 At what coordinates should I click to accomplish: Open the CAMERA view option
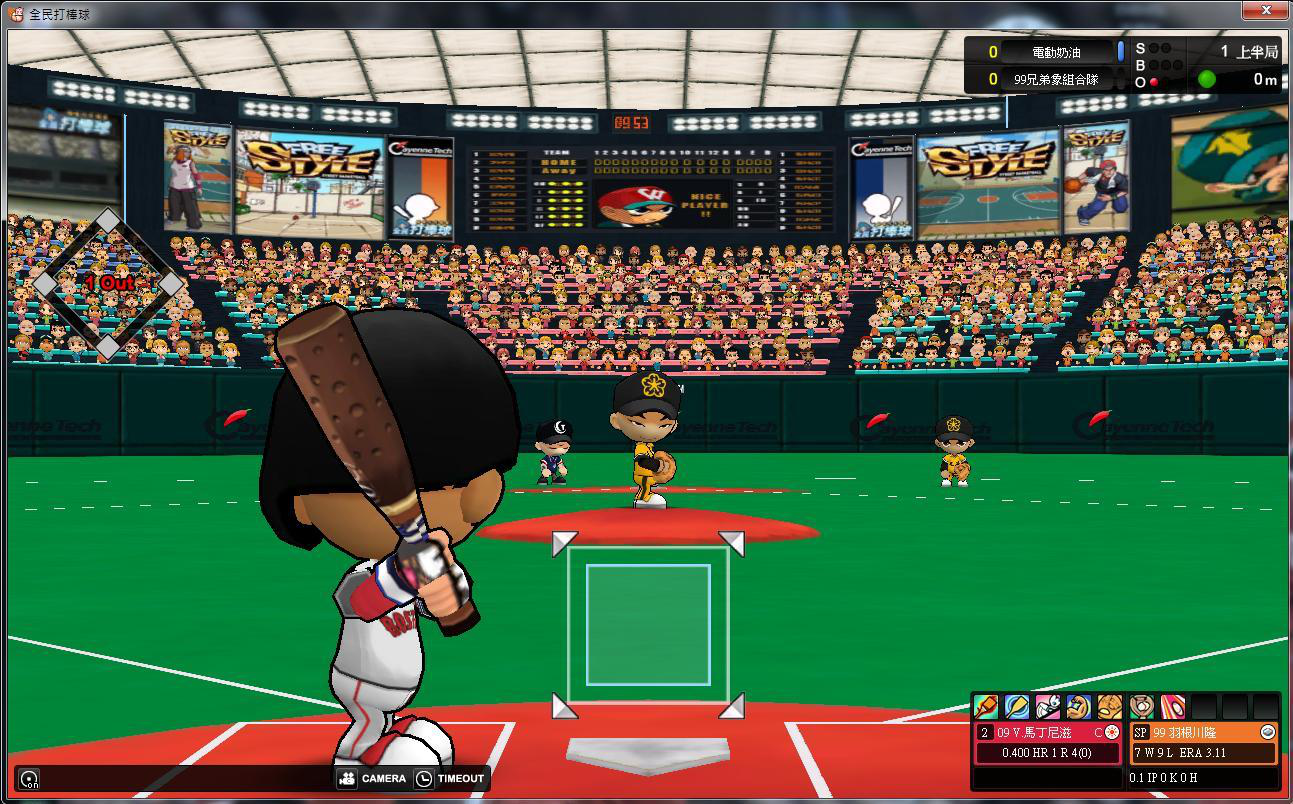tap(372, 778)
